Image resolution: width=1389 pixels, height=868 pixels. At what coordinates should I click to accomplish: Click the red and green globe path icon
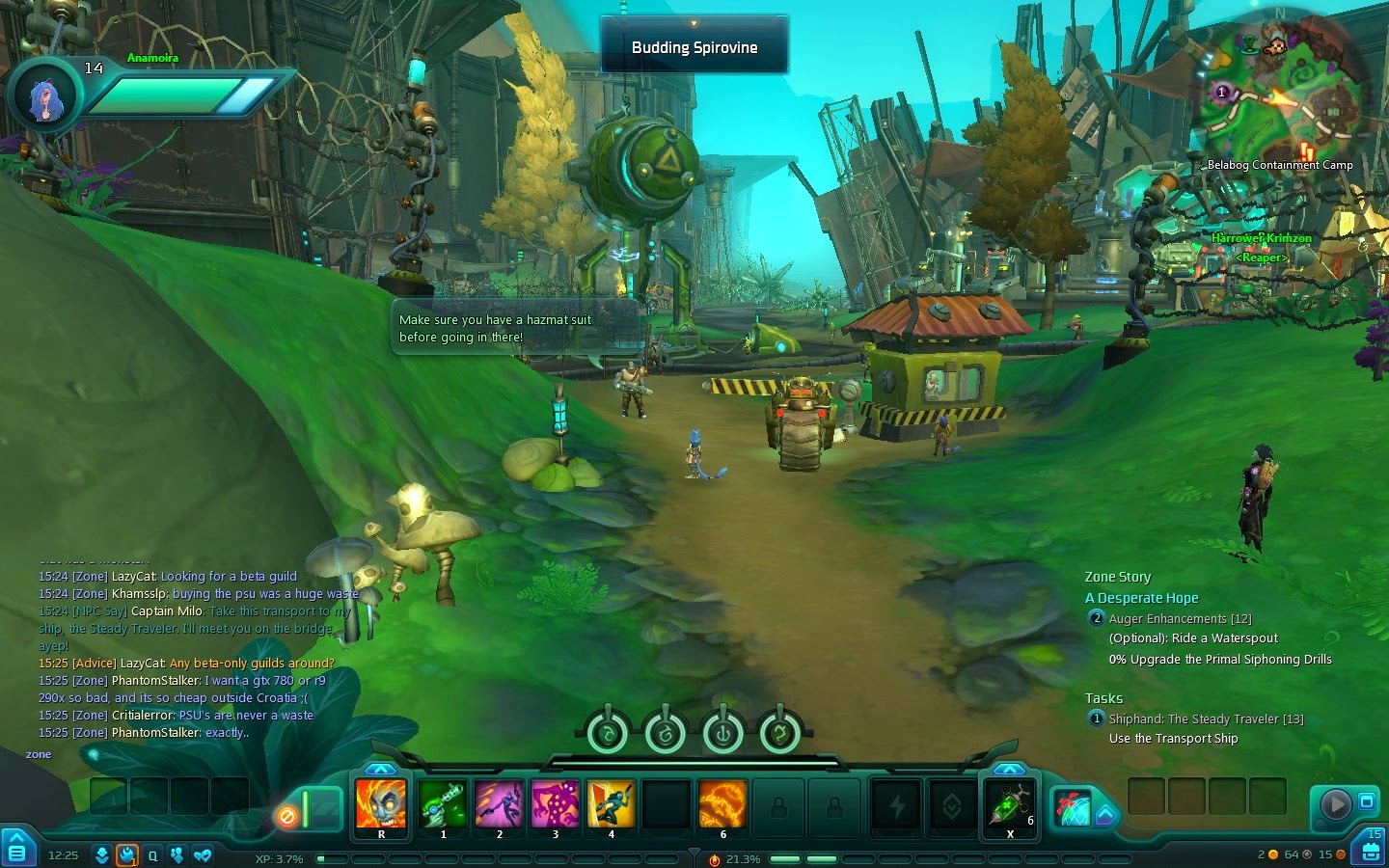coord(1071,808)
